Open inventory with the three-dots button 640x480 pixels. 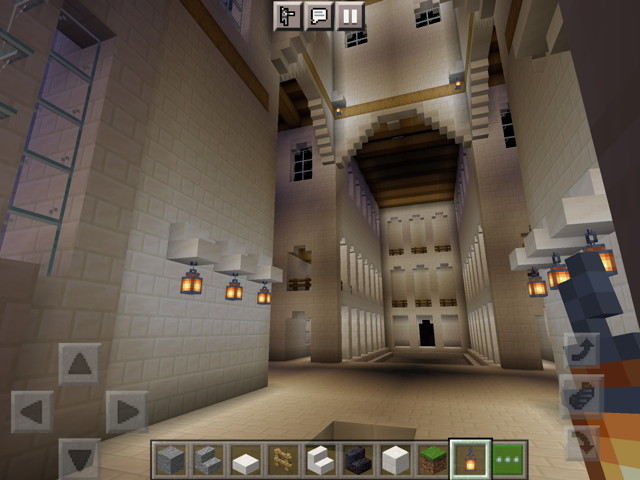click(508, 459)
